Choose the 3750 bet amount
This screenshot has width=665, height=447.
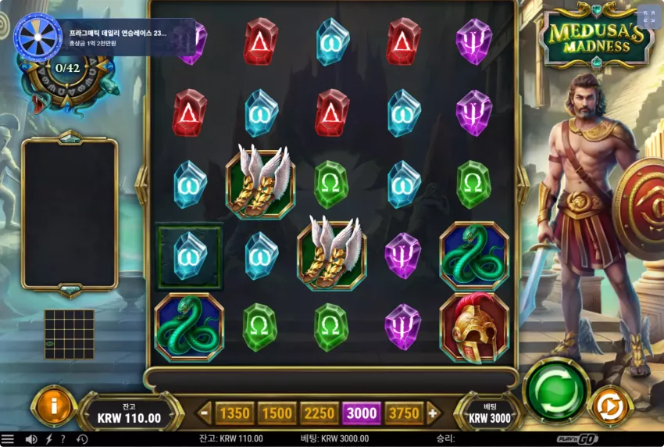coord(404,412)
